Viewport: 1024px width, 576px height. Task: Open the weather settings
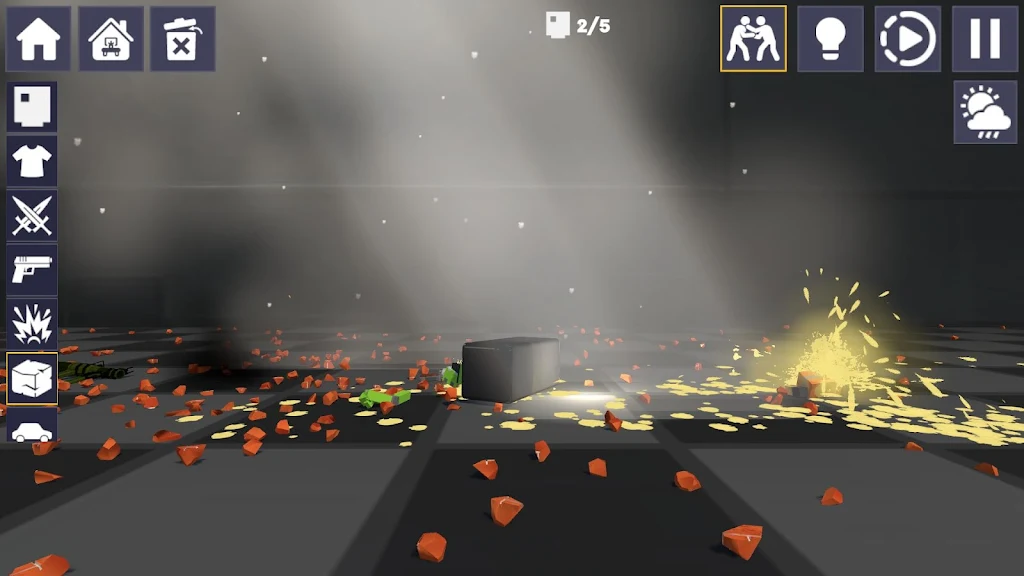(x=984, y=112)
